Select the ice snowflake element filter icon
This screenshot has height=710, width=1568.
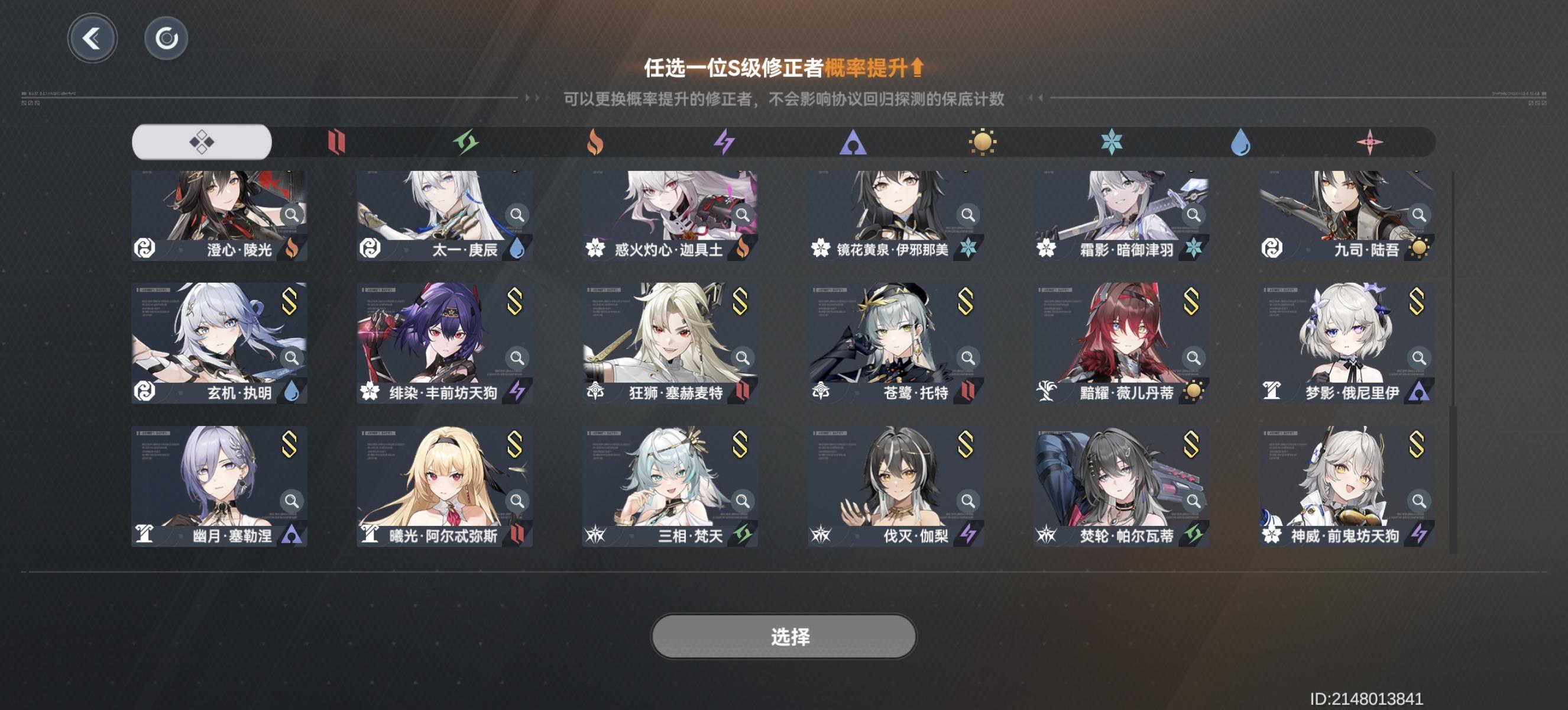click(1113, 141)
